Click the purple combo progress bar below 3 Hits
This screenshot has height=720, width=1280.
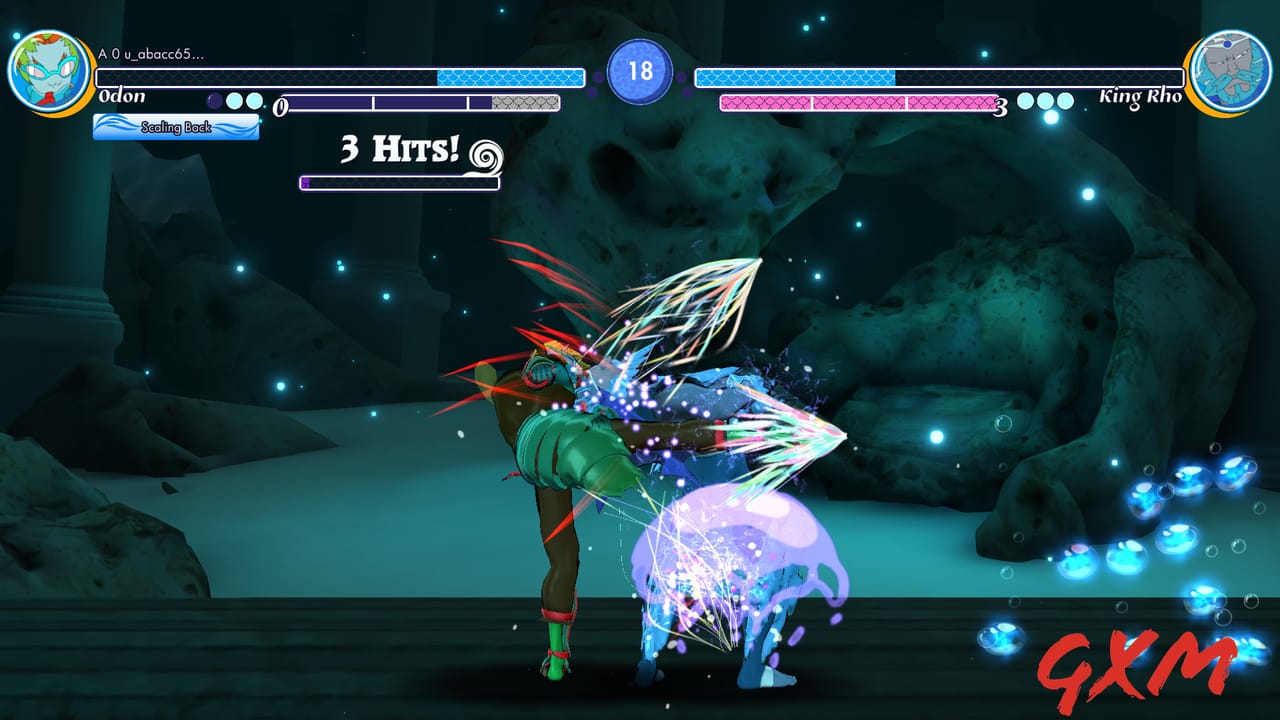(400, 183)
